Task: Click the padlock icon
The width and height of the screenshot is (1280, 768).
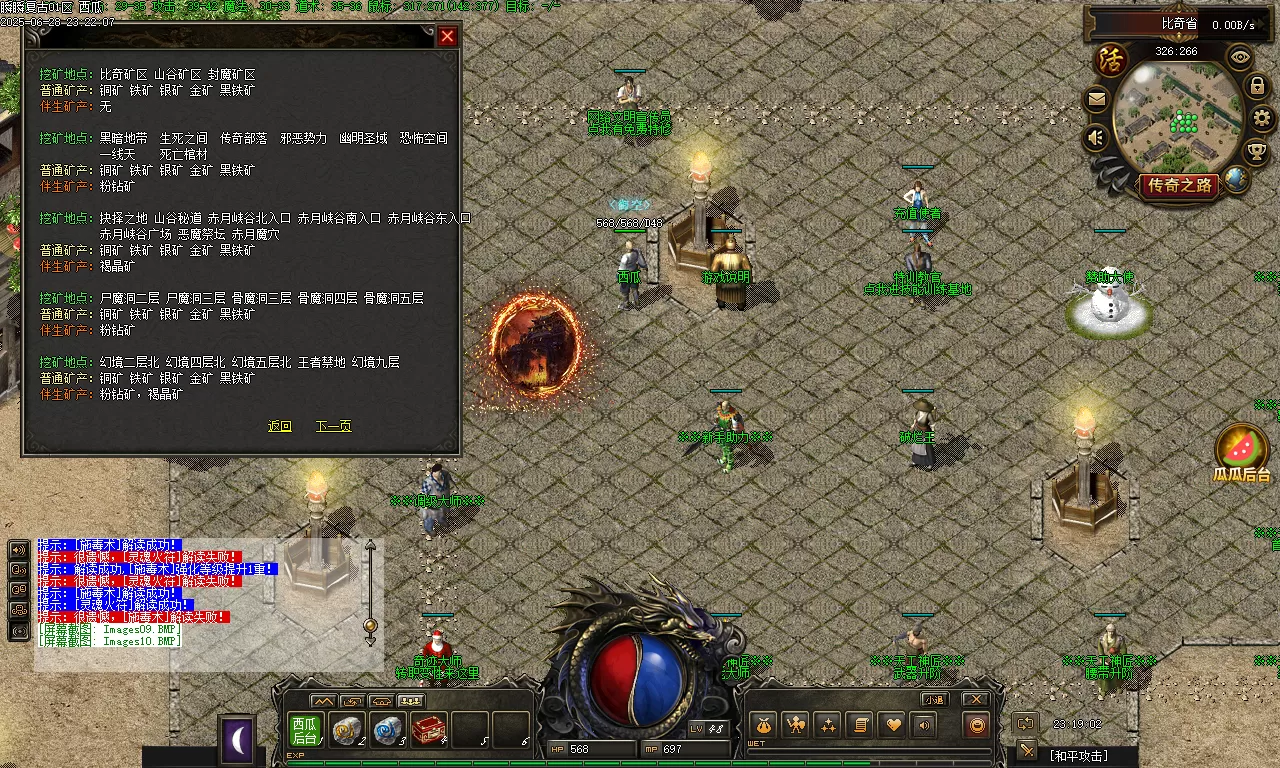Action: [1258, 87]
